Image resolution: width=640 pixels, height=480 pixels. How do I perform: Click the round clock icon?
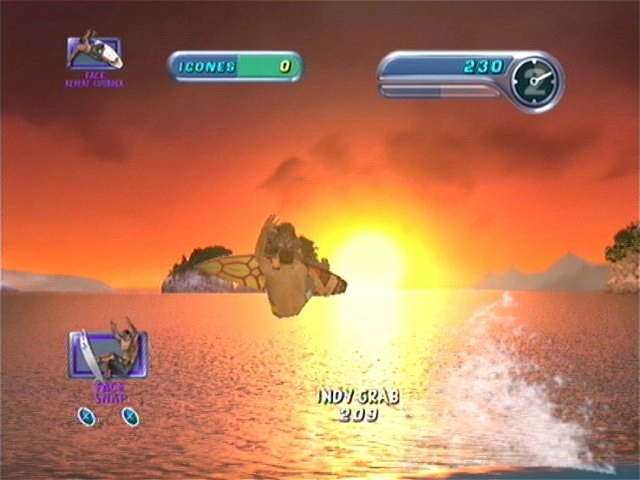[x=534, y=82]
